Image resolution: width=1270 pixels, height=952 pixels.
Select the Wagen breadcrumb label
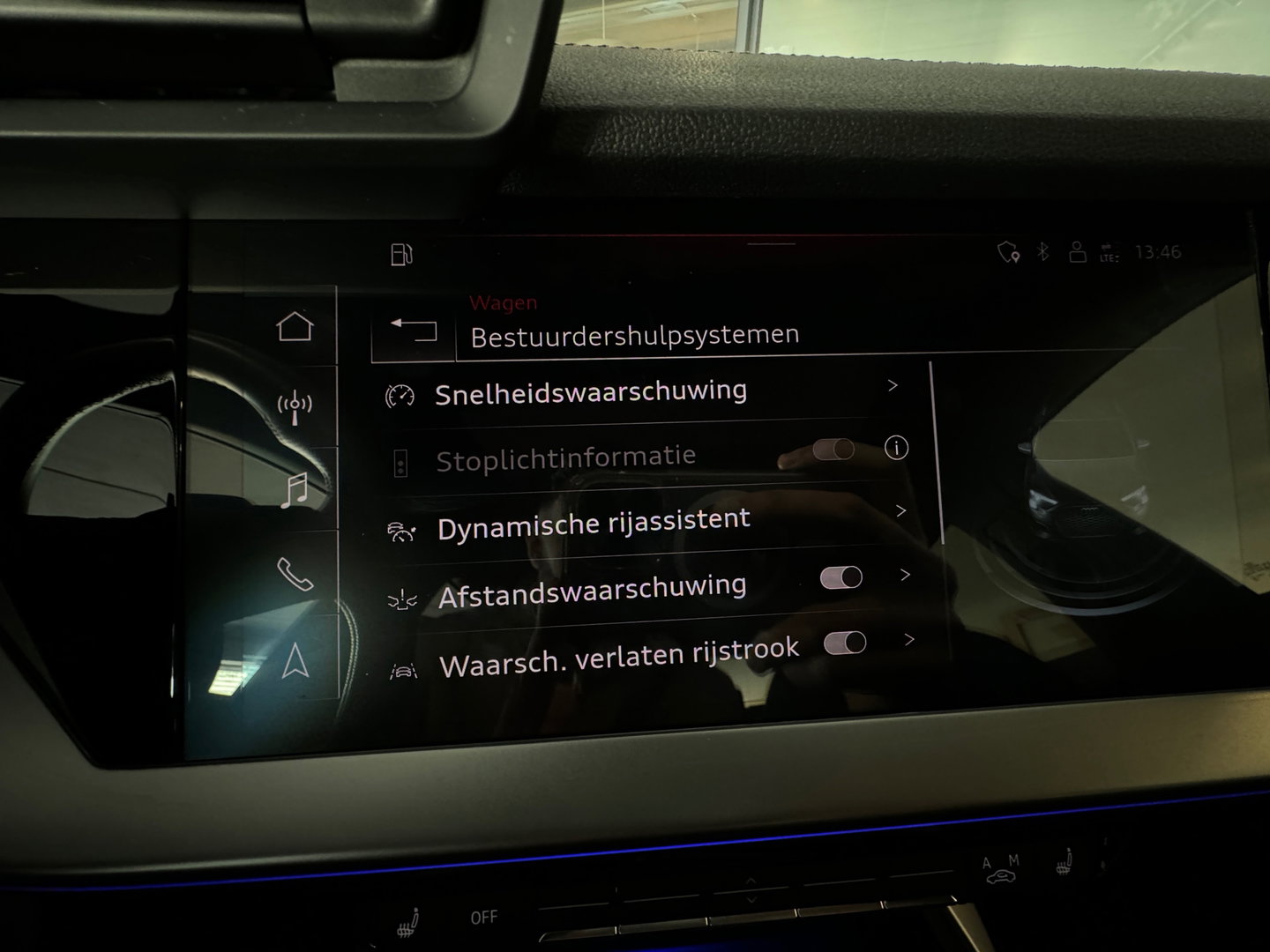click(503, 301)
